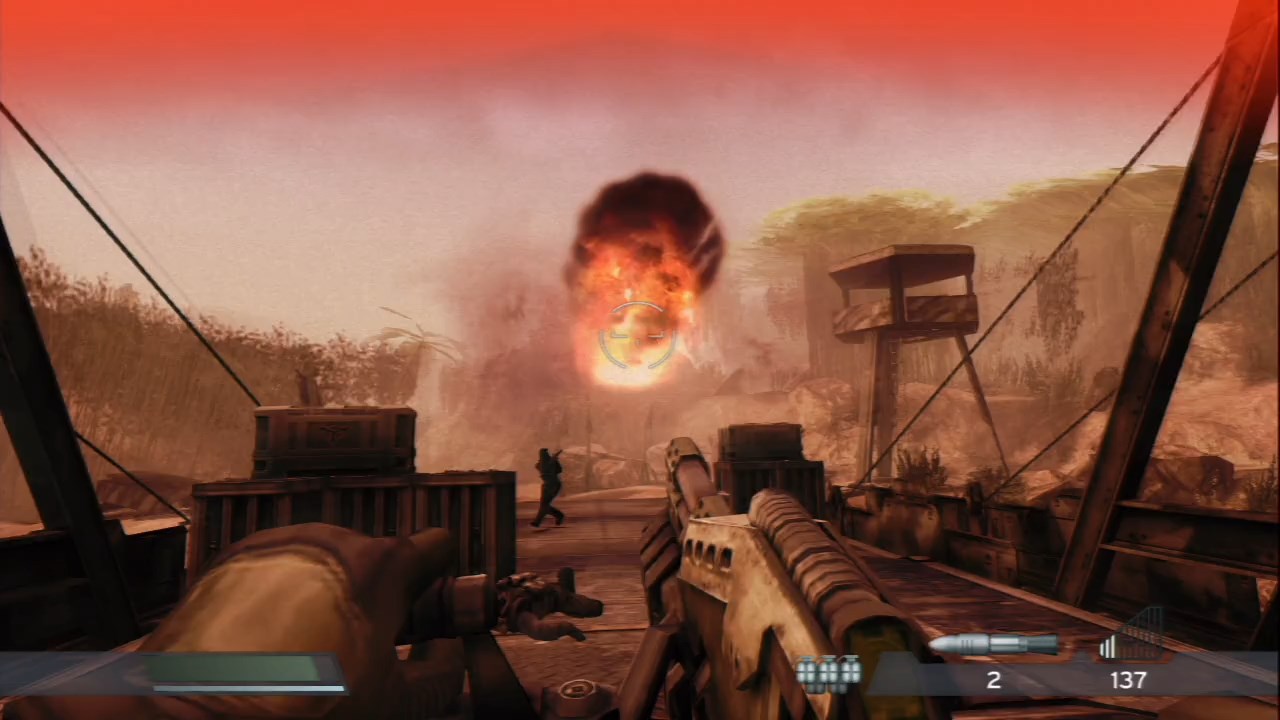This screenshot has width=1280, height=720.
Task: Click the running enemy soldier
Action: (547, 485)
